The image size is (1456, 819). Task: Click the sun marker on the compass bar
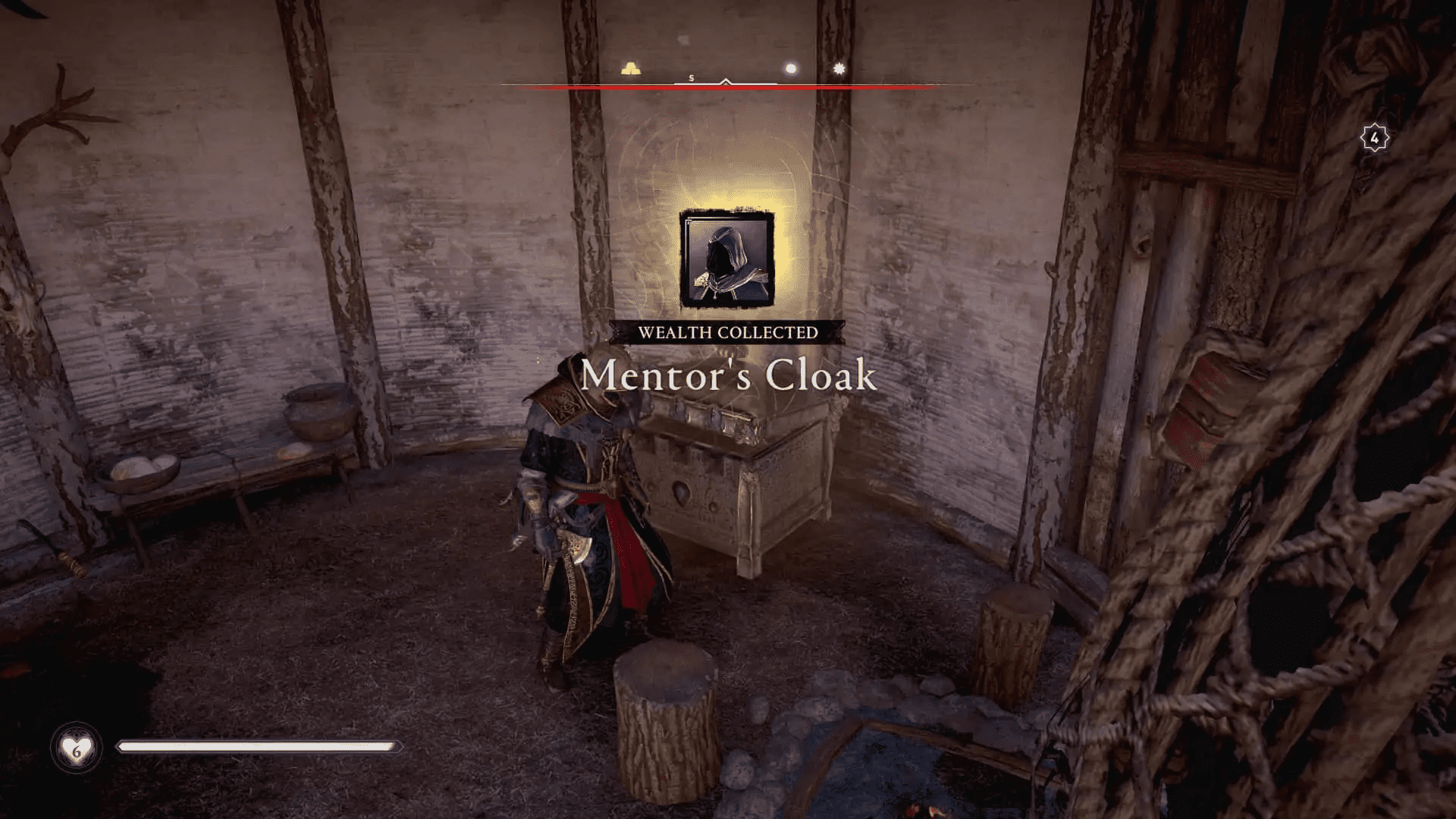tap(837, 69)
